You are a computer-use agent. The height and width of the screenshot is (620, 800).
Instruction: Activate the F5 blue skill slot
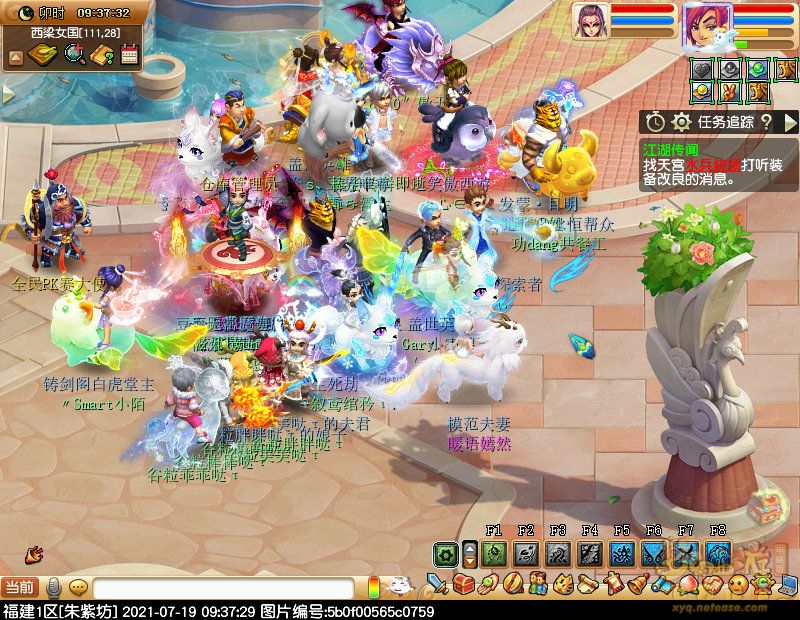click(x=621, y=554)
